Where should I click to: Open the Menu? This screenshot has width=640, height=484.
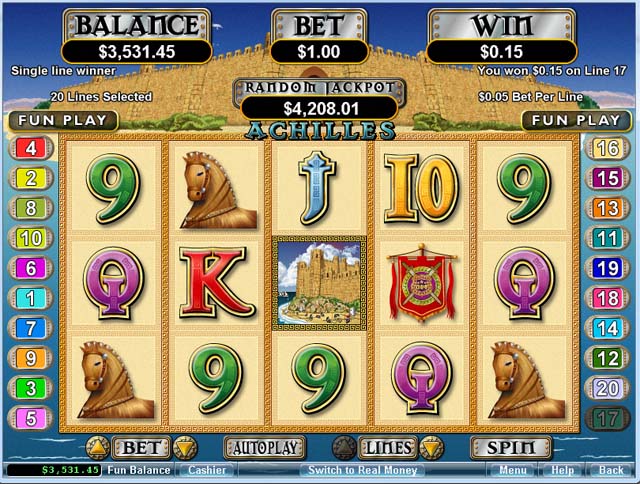513,470
